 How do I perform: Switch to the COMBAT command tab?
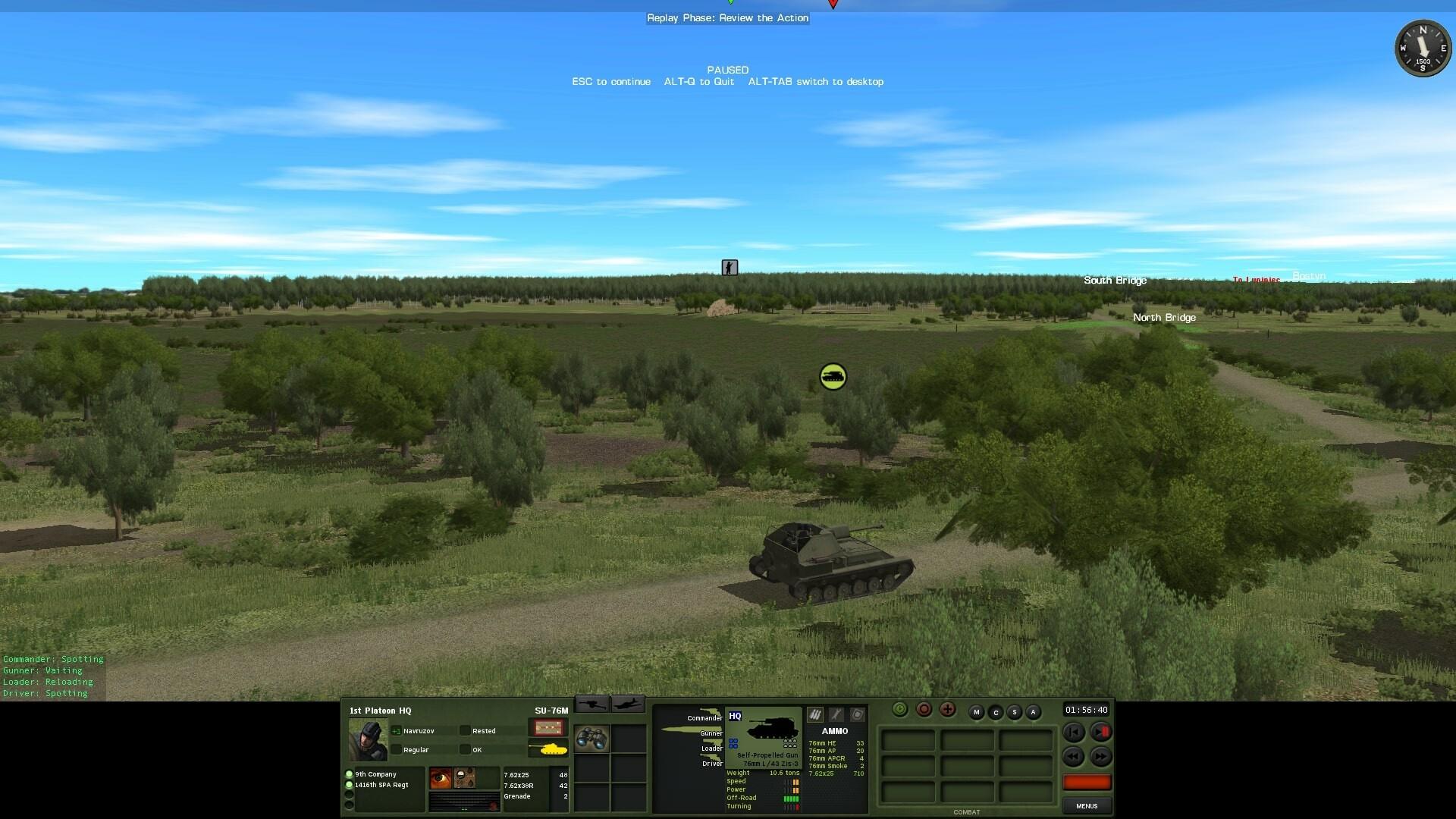[x=967, y=812]
